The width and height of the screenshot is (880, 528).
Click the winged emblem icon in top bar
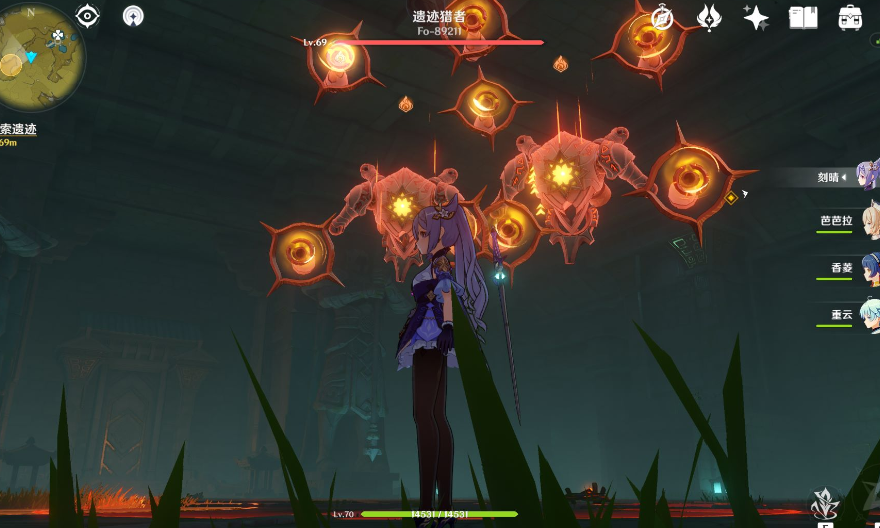(709, 17)
